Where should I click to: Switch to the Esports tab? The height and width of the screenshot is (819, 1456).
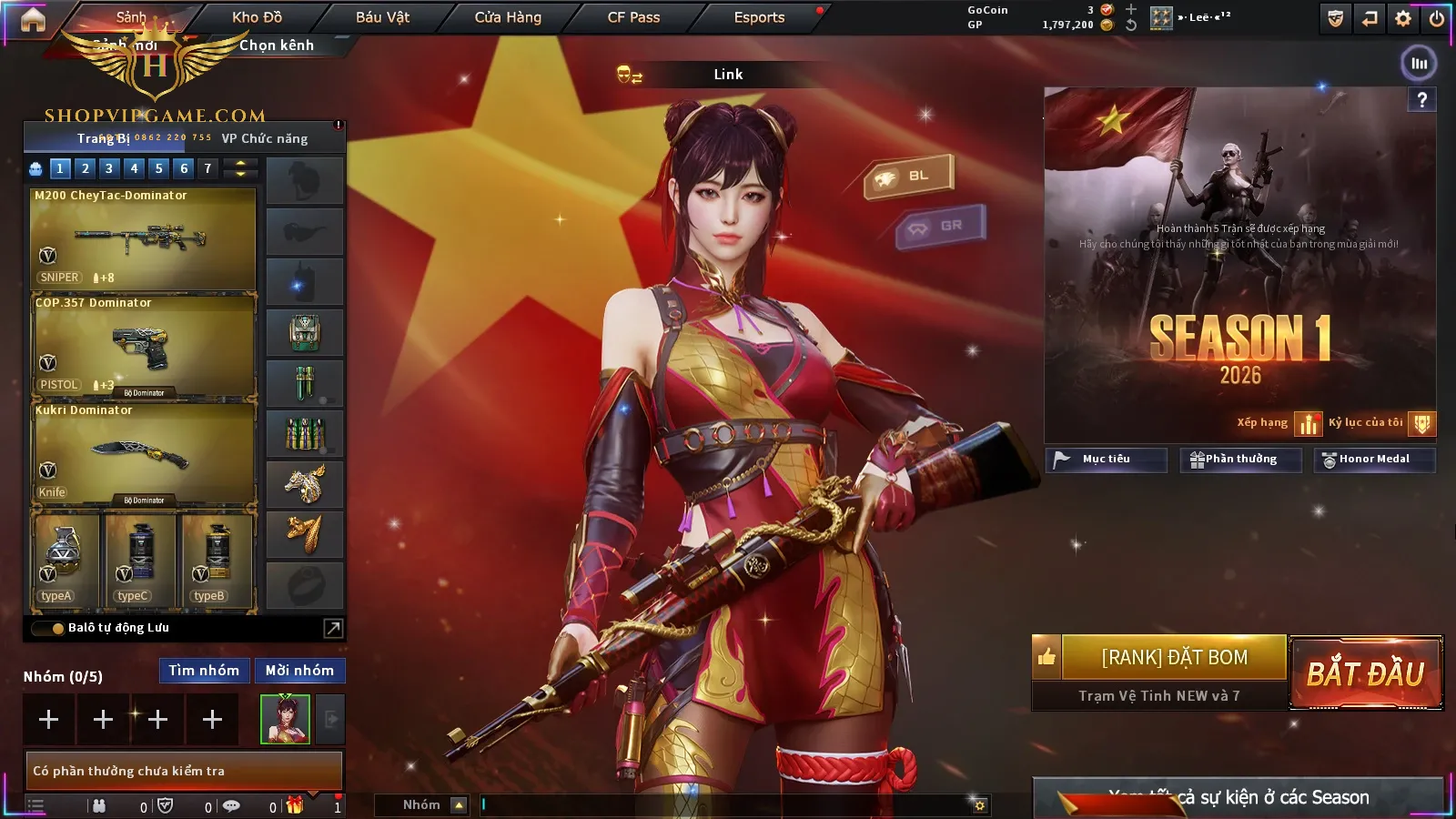click(x=759, y=17)
